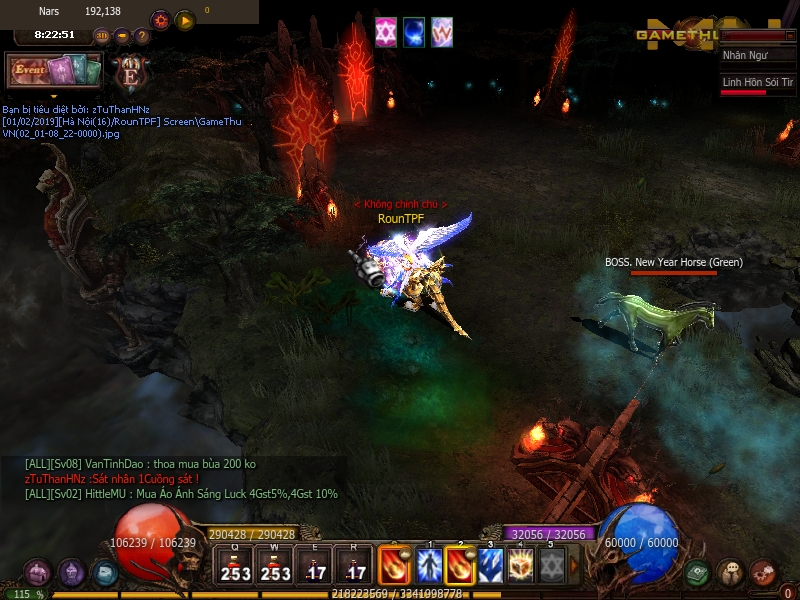Select the winged W buff icon
This screenshot has width=800, height=600.
pos(442,31)
